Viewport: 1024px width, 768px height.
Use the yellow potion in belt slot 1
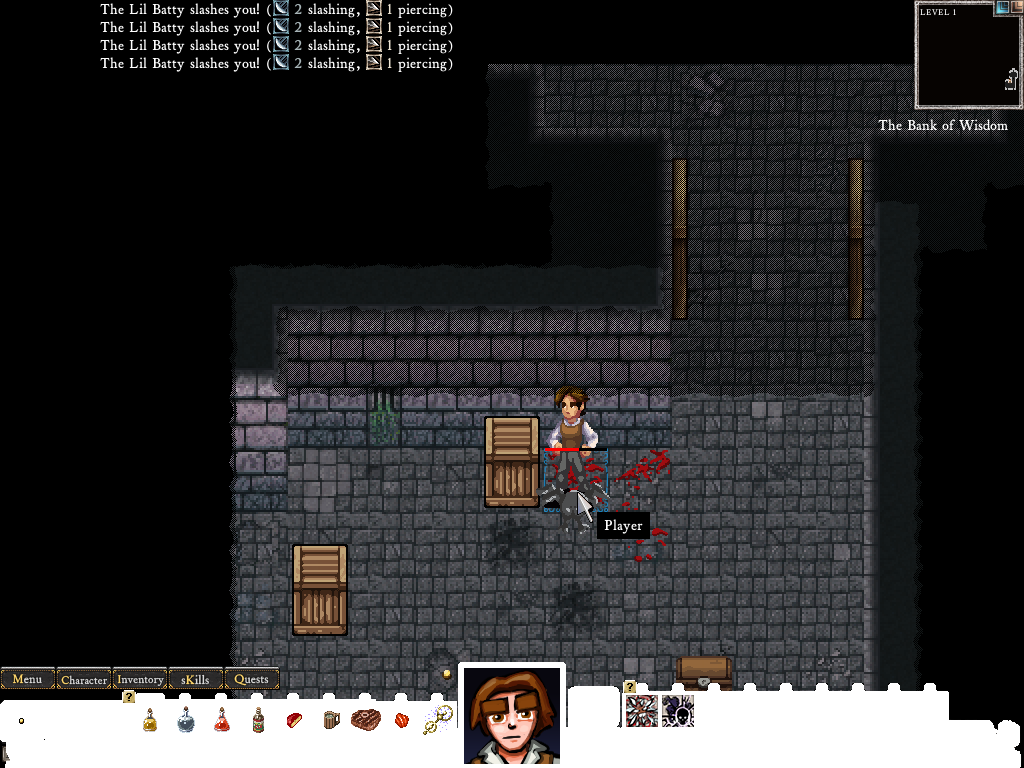pyautogui.click(x=150, y=719)
